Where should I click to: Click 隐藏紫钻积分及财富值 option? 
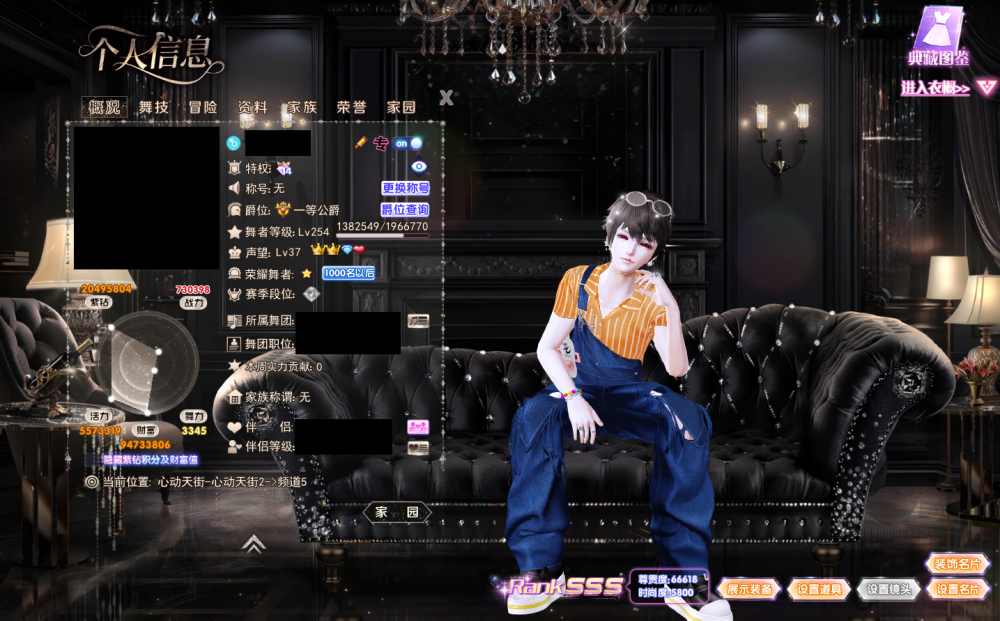151,460
